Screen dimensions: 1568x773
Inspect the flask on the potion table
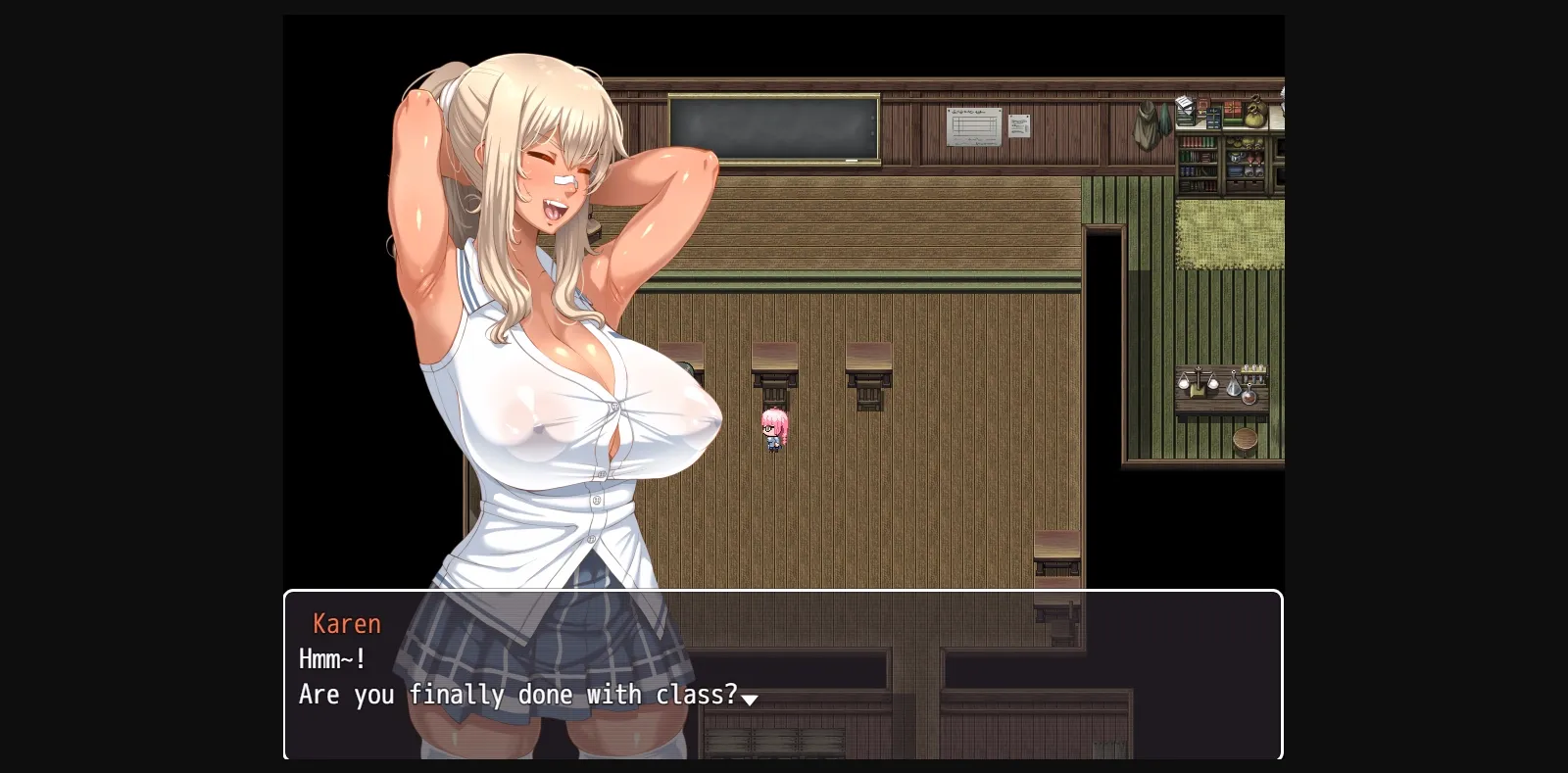click(1234, 385)
